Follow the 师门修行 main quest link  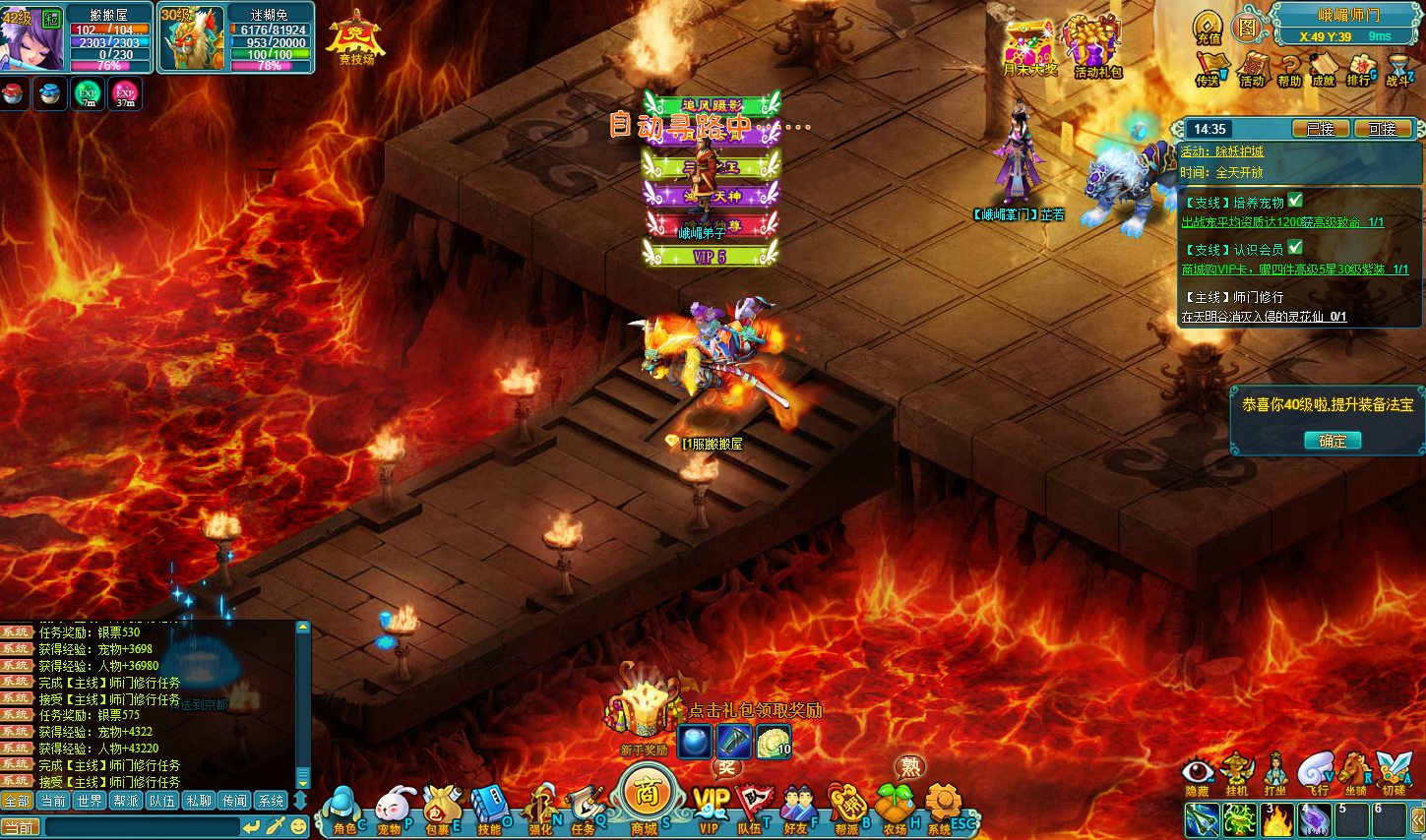(x=1264, y=317)
